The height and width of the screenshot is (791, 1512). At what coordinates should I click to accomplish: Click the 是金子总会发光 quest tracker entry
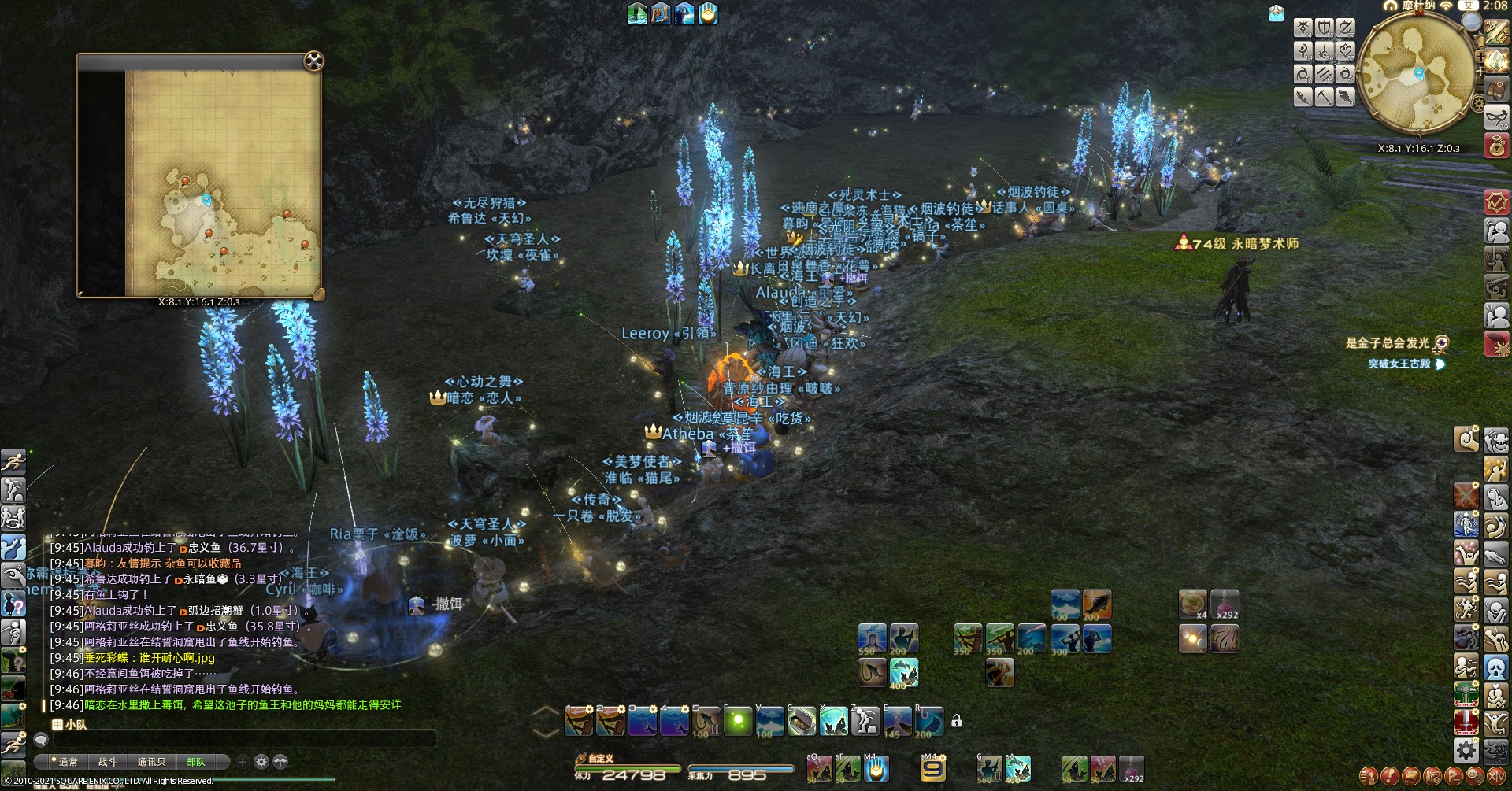point(1388,342)
